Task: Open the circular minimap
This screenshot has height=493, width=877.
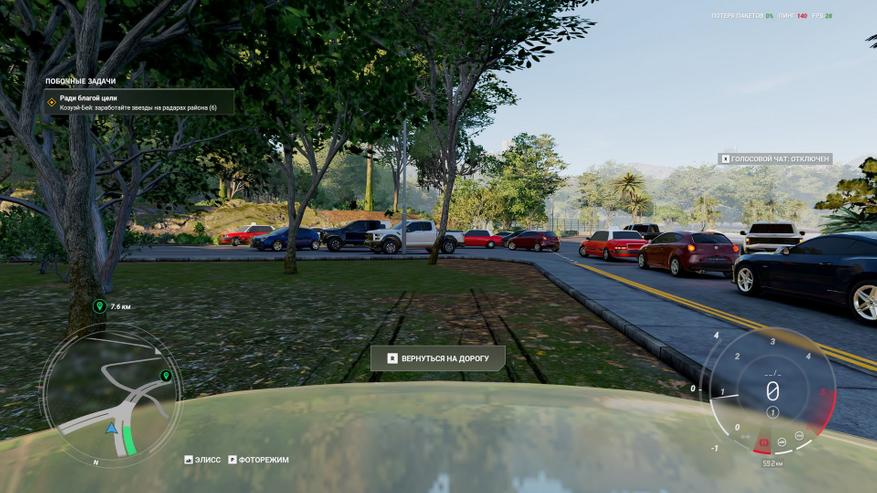Action: pos(110,393)
